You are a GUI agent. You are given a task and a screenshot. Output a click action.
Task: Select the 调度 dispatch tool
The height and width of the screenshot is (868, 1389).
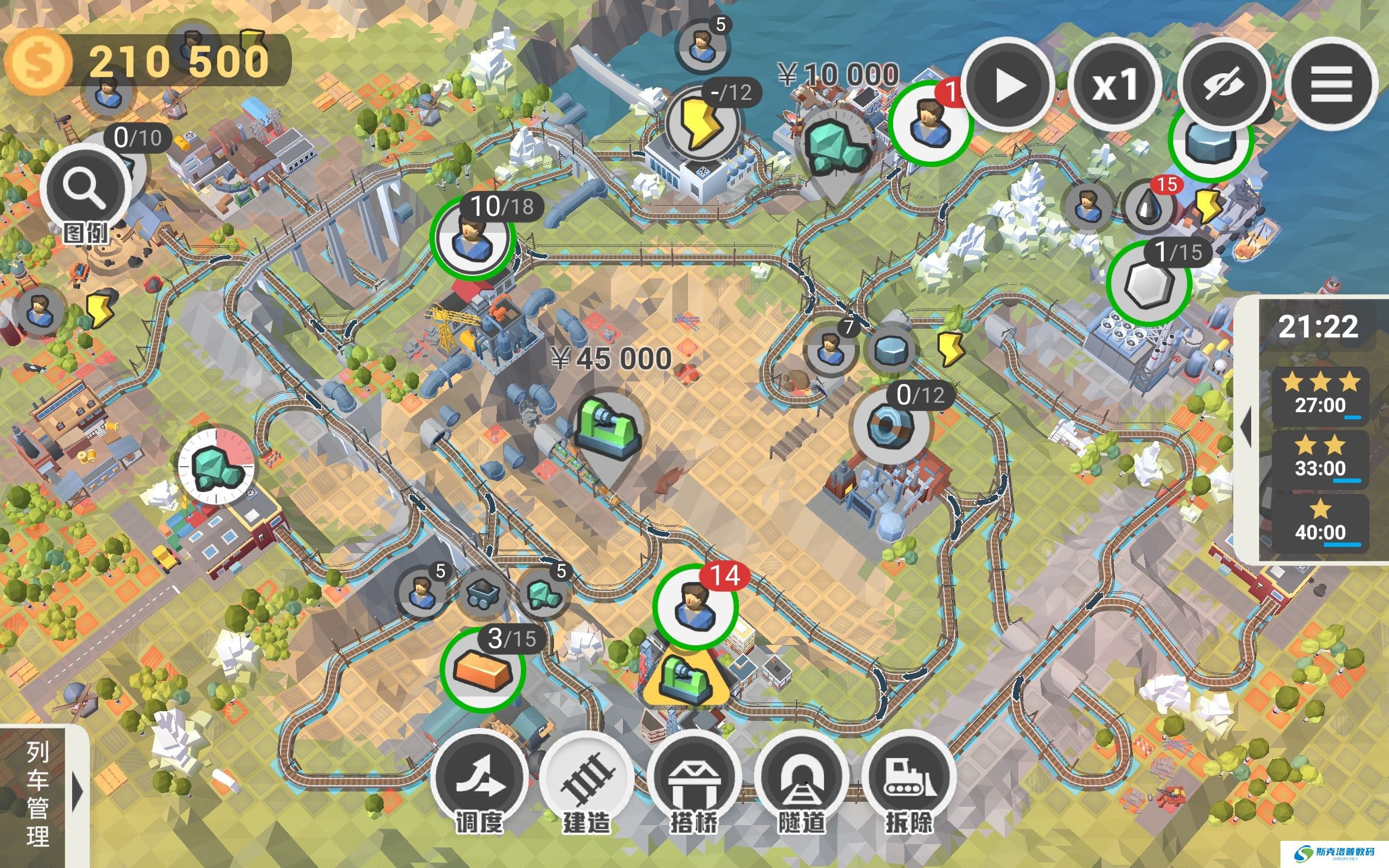pos(479,781)
